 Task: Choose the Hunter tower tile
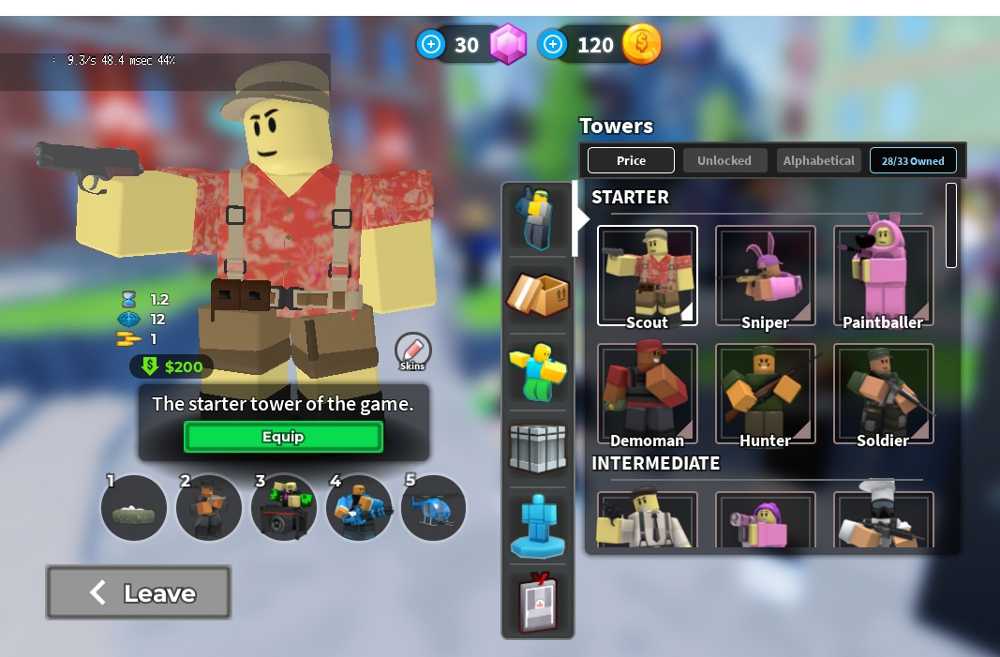point(765,394)
